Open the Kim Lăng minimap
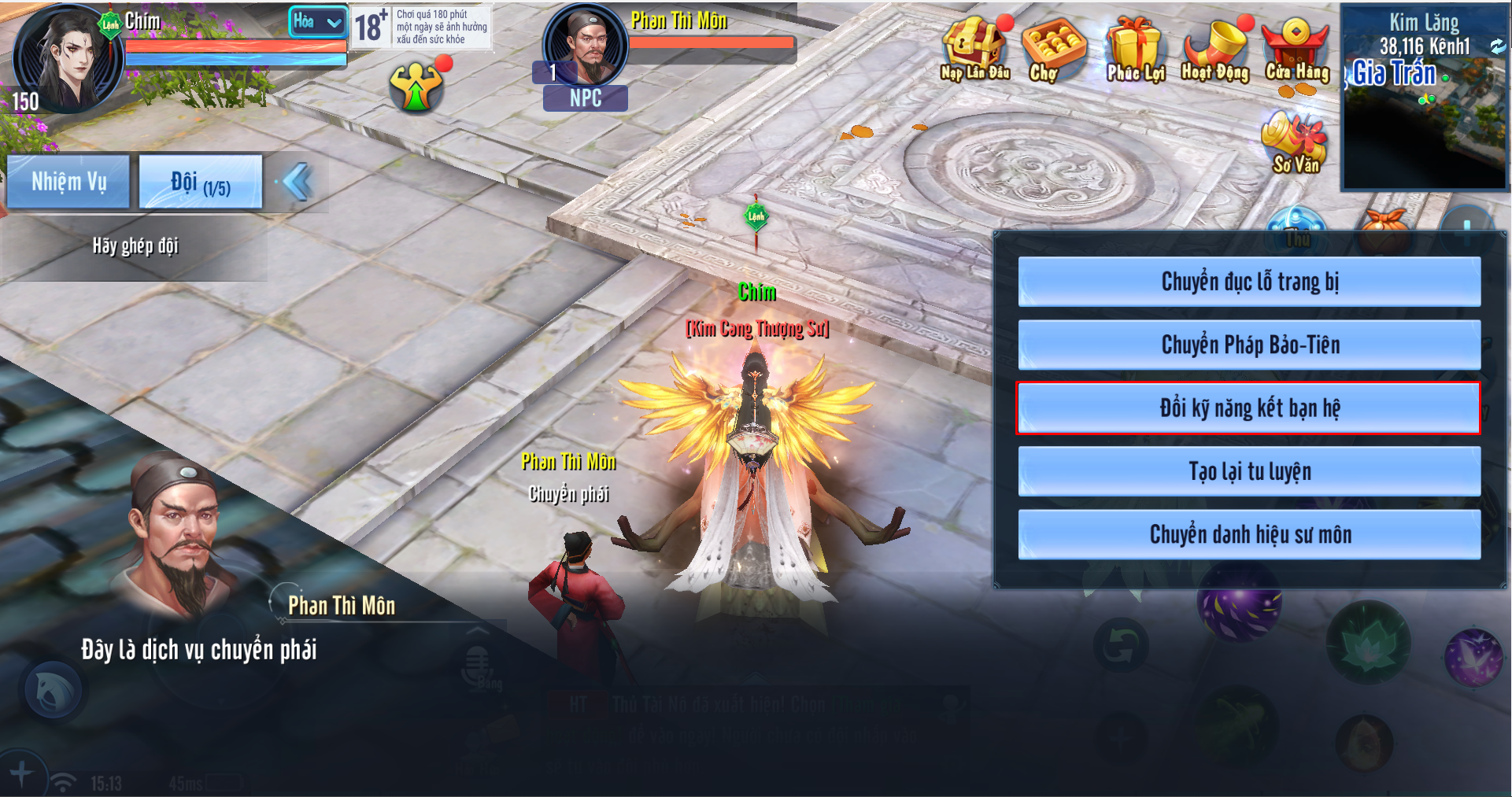The image size is (1512, 797). (1423, 118)
